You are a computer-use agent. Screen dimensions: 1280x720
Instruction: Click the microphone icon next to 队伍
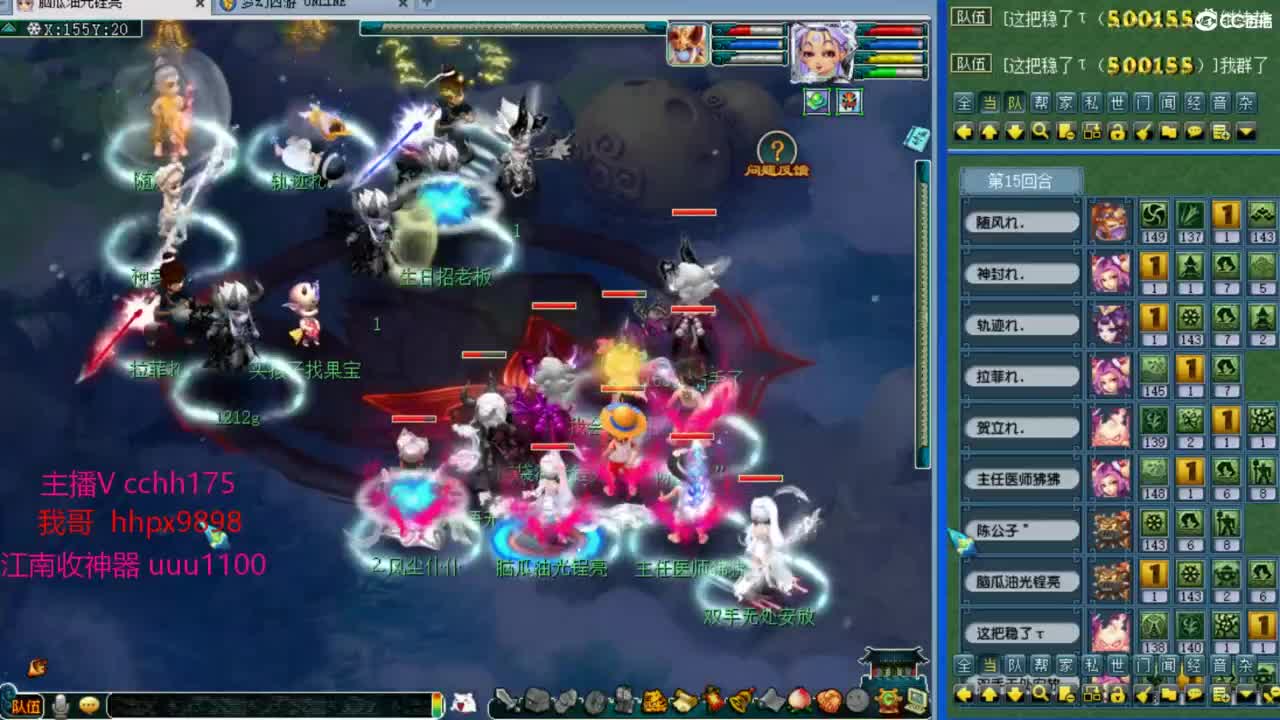coord(60,704)
